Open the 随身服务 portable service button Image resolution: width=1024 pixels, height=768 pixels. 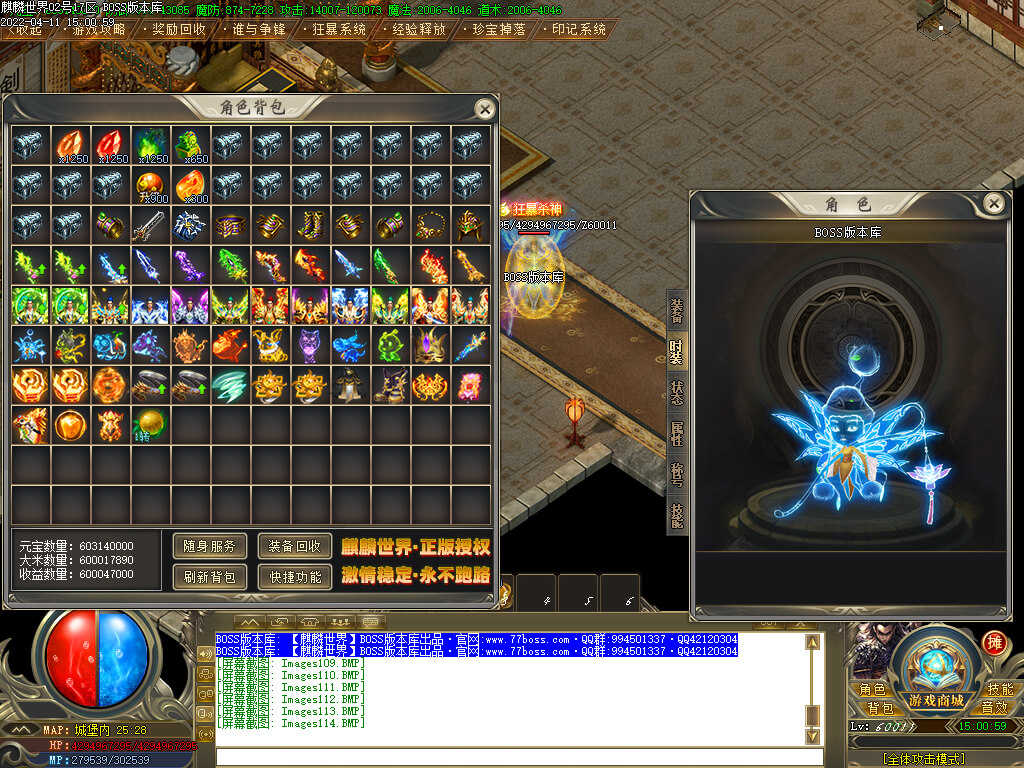[210, 546]
